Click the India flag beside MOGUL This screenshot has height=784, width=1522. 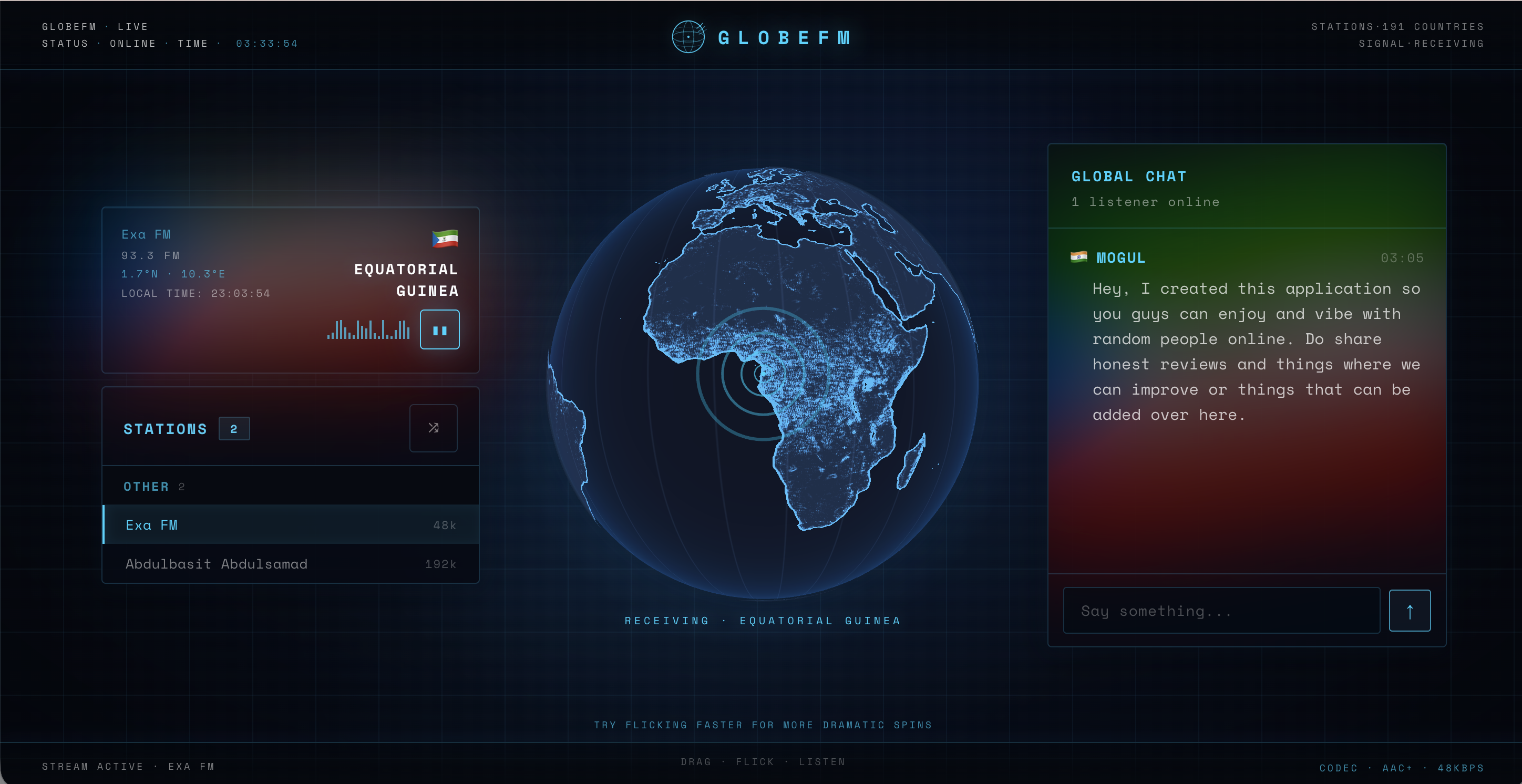(1079, 257)
